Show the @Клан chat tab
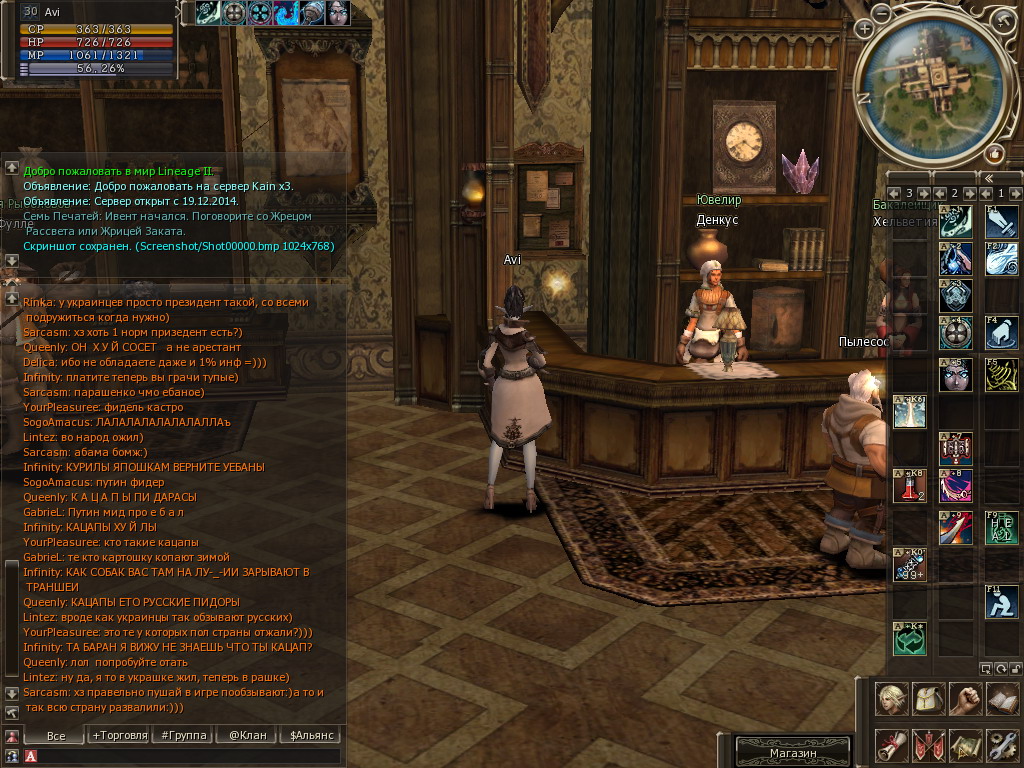The width and height of the screenshot is (1024, 768). 247,735
